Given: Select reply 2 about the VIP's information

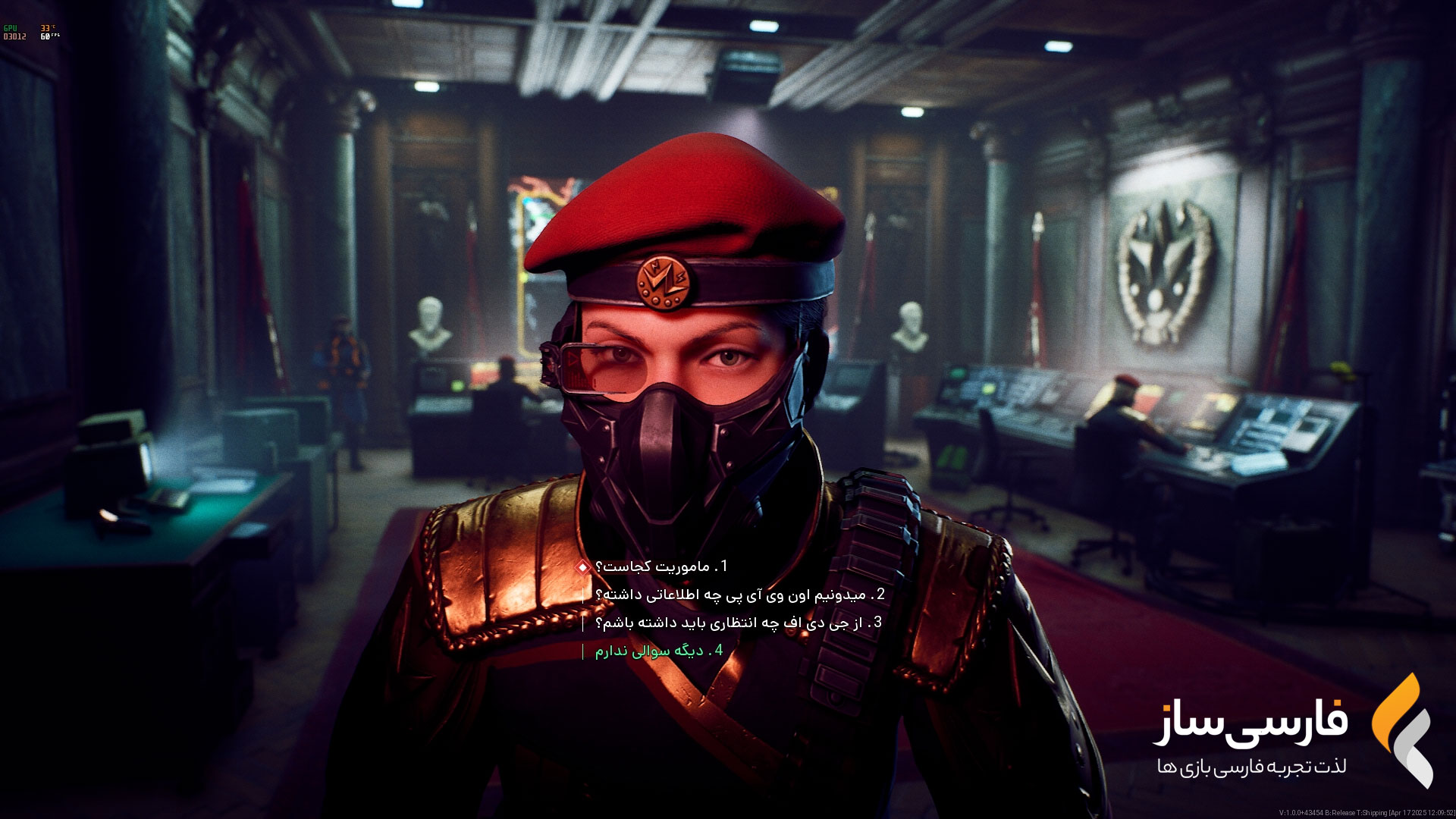Looking at the screenshot, I should [x=740, y=595].
